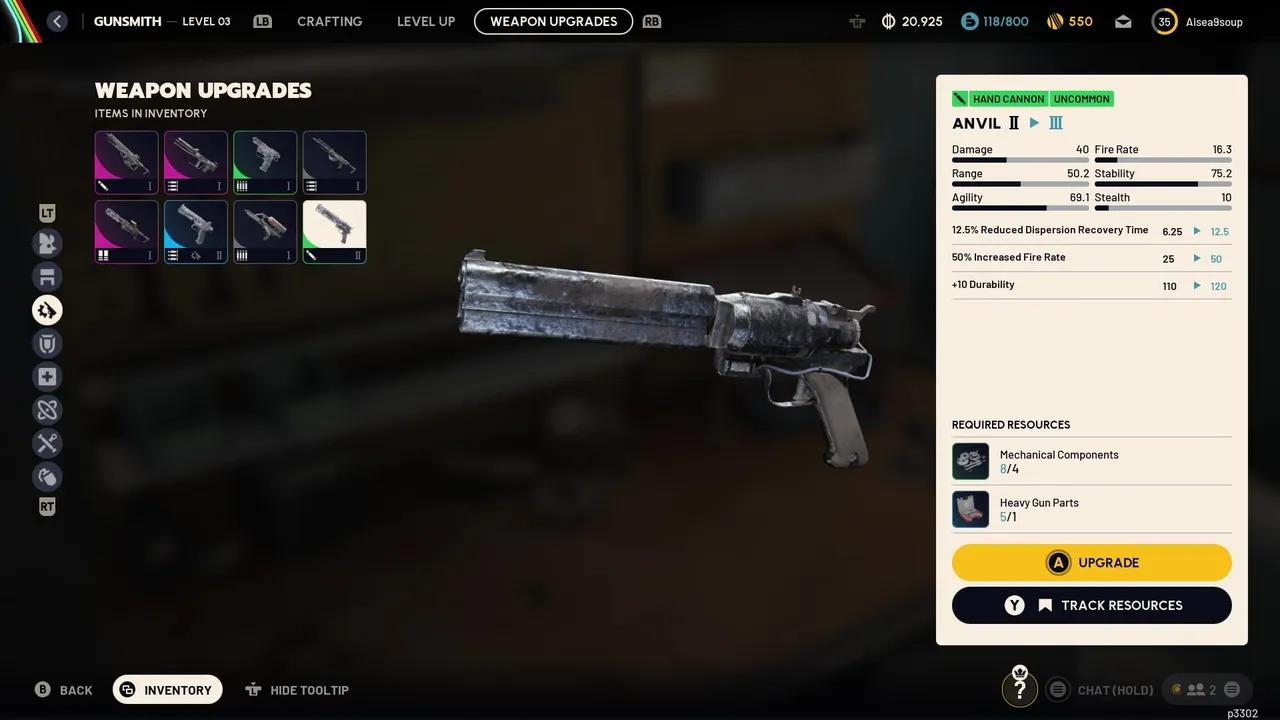Image resolution: width=1280 pixels, height=720 pixels.
Task: Choose the blue-bordered revolver slot
Action: (x=196, y=232)
